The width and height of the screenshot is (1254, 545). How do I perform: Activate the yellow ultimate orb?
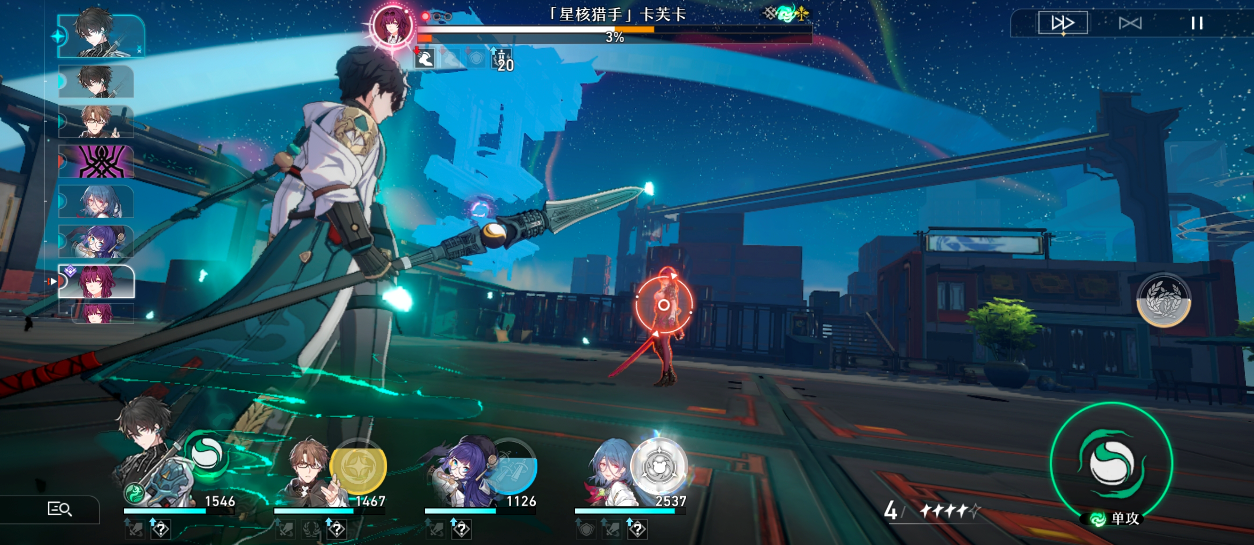(x=358, y=466)
